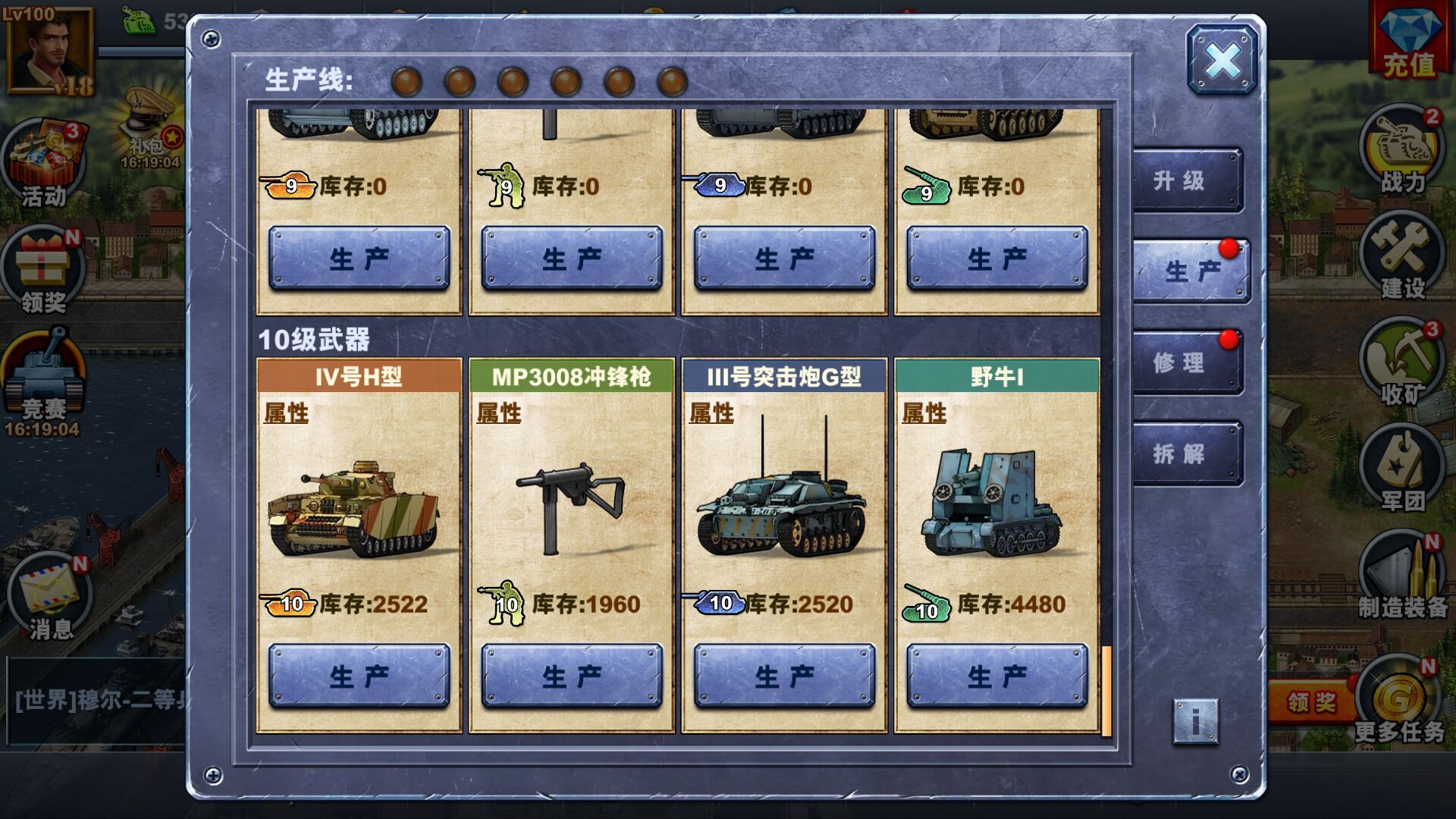Switch to the 修理 tab
Screen dimensions: 1456x819
pyautogui.click(x=1188, y=362)
